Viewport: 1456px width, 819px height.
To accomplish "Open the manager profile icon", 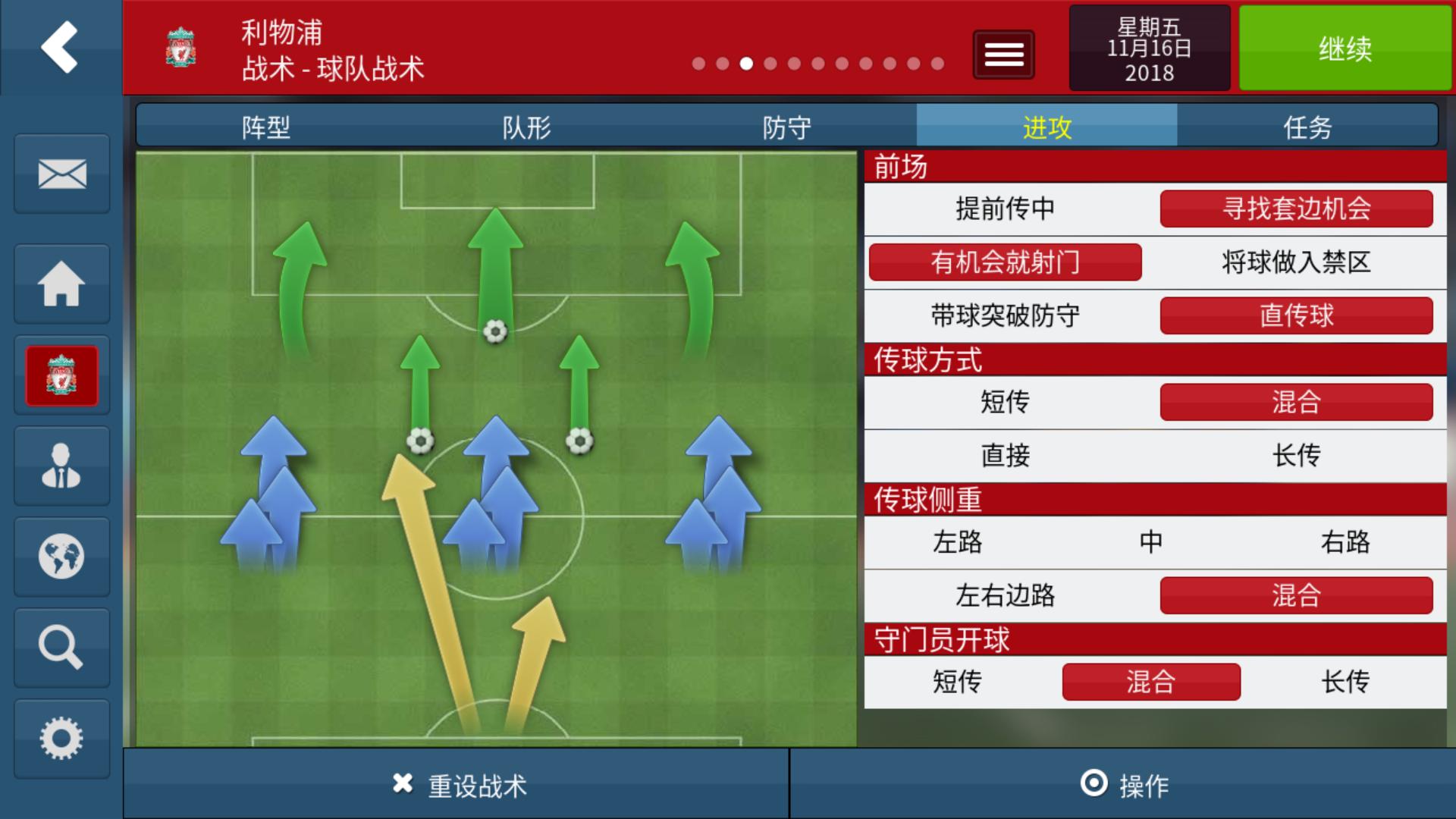I will [61, 465].
